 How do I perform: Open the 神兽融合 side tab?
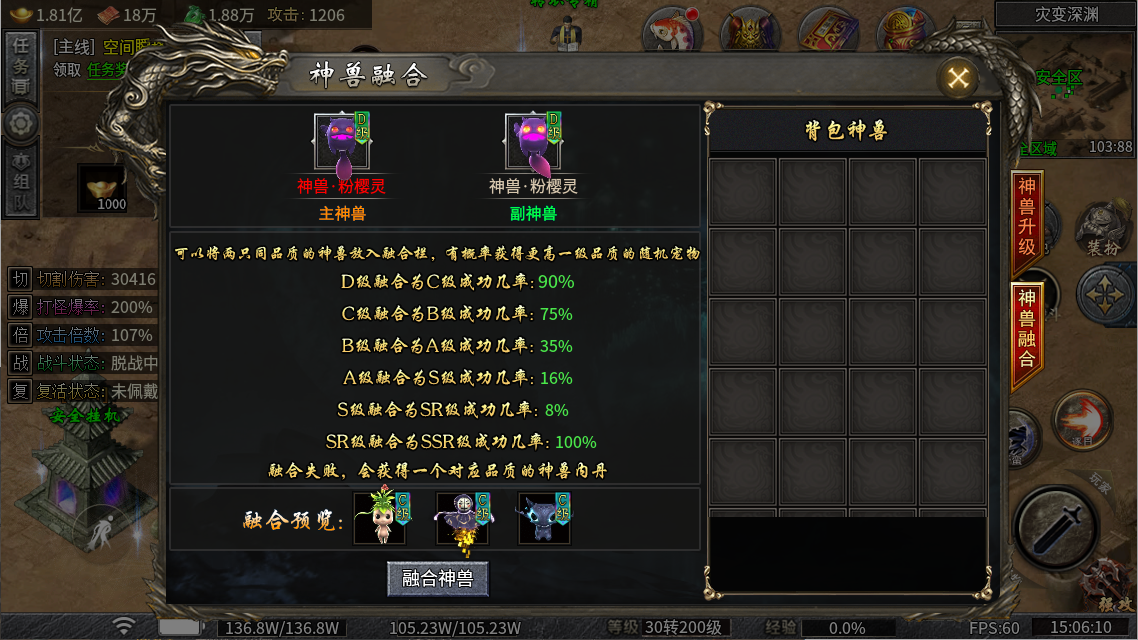1027,327
